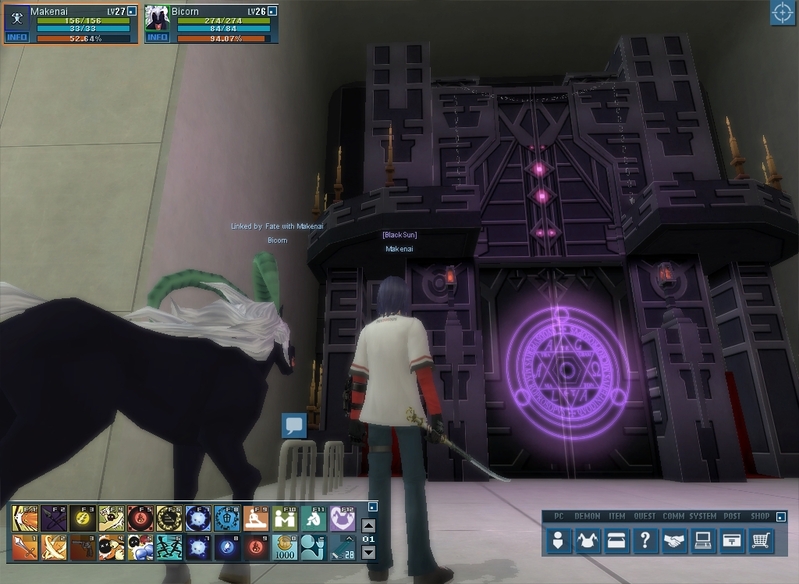Use the 1000 coin item slot
The height and width of the screenshot is (584, 799).
click(x=285, y=547)
